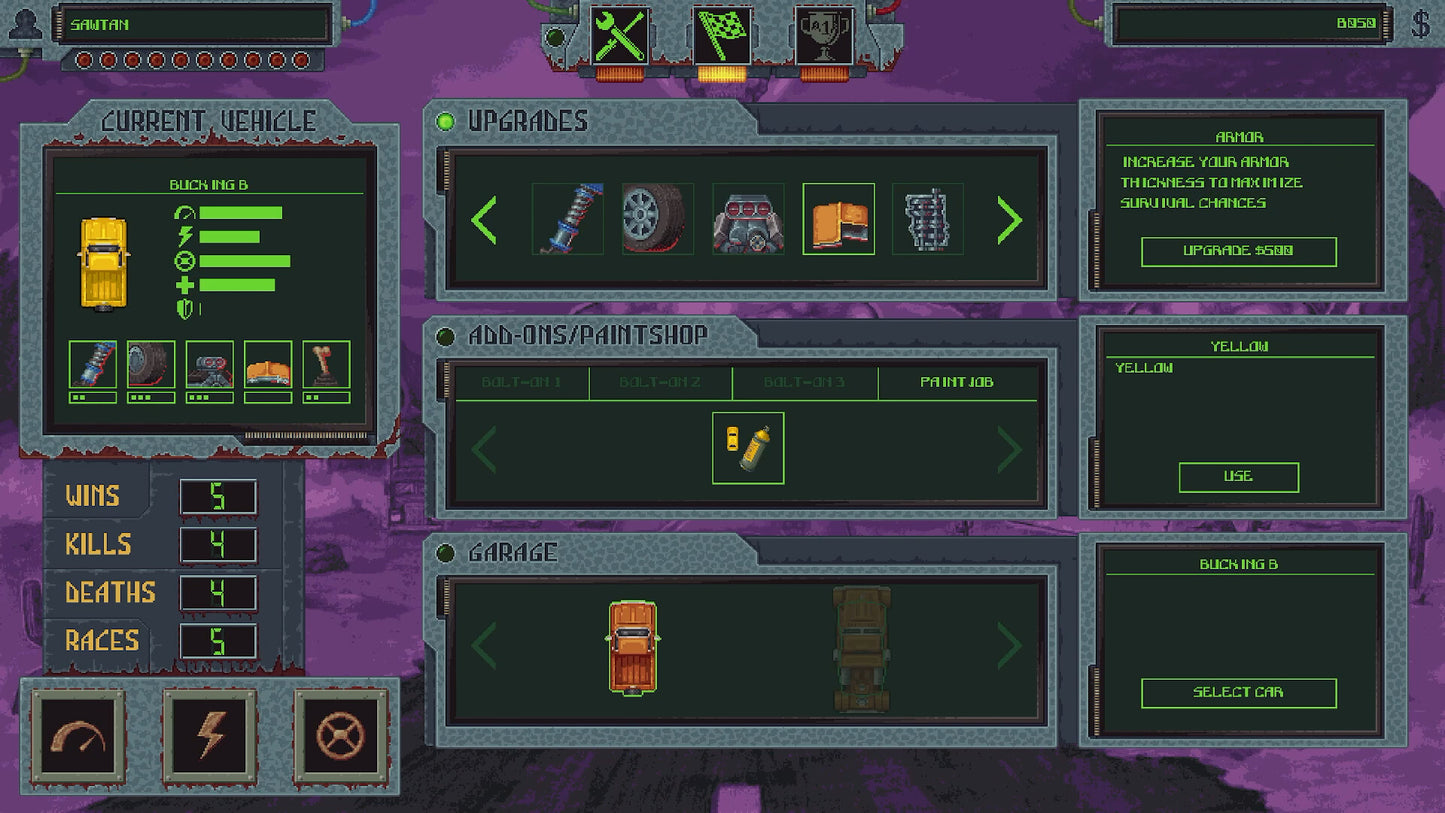
Task: Select the suspension shock upgrade
Action: click(x=567, y=219)
